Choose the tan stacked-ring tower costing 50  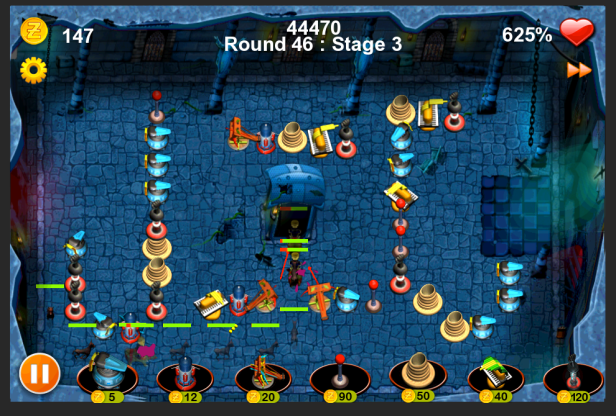[x=418, y=374]
